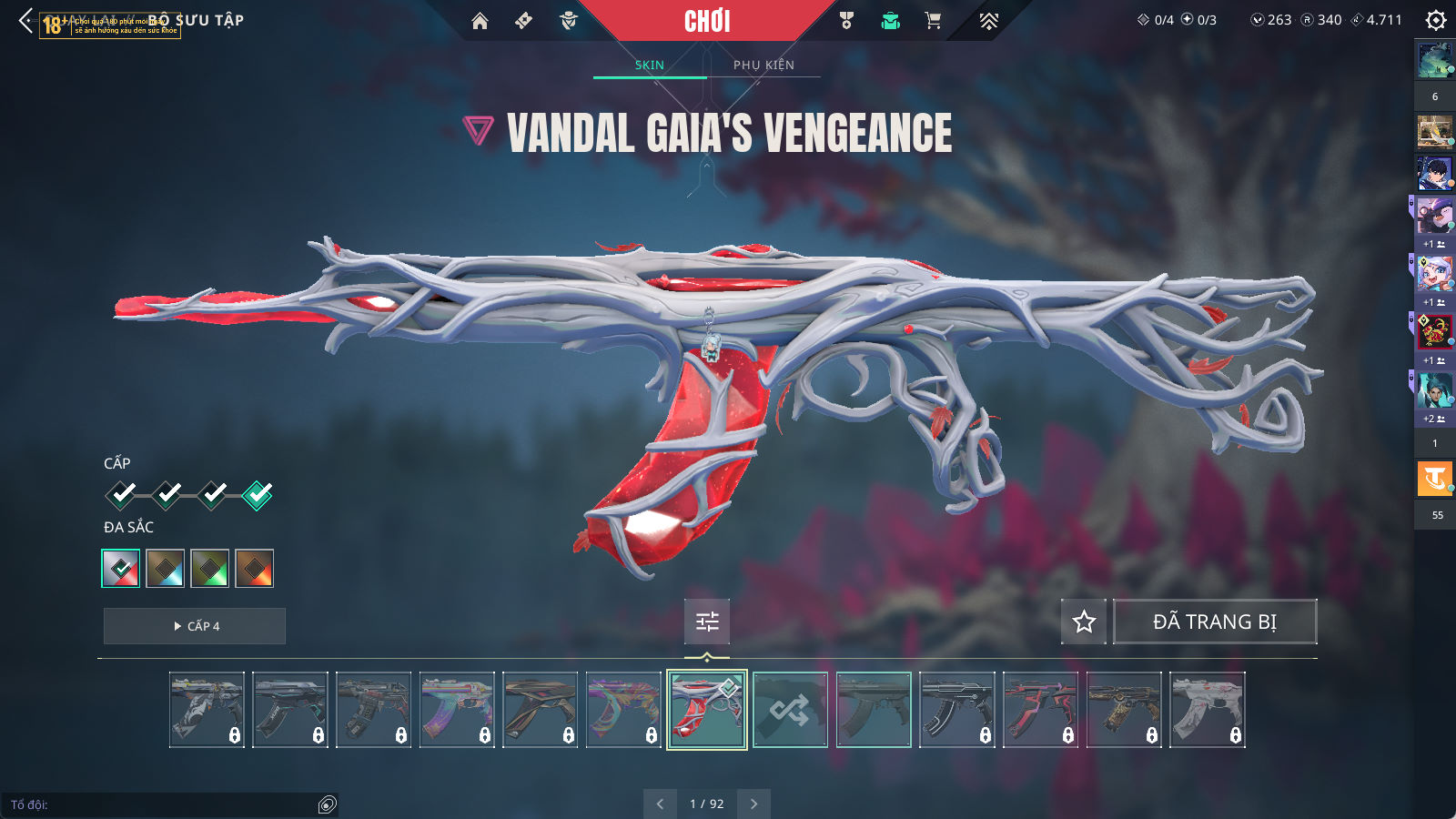
Task: Click the red CHƠI play button
Action: tap(707, 21)
